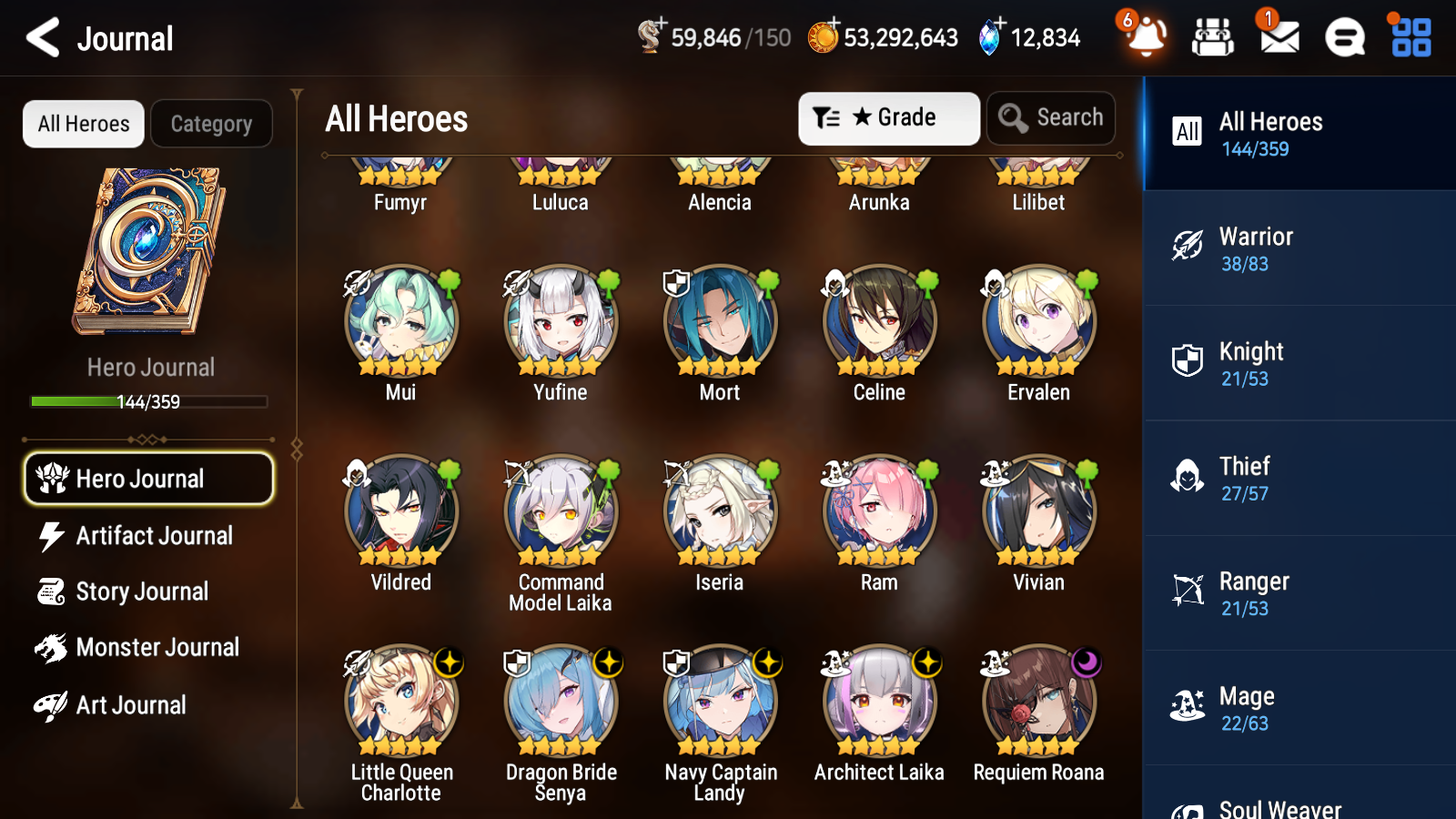Screen dimensions: 1456x819
Task: Click the 144/359 hero progress bar
Action: (x=148, y=401)
